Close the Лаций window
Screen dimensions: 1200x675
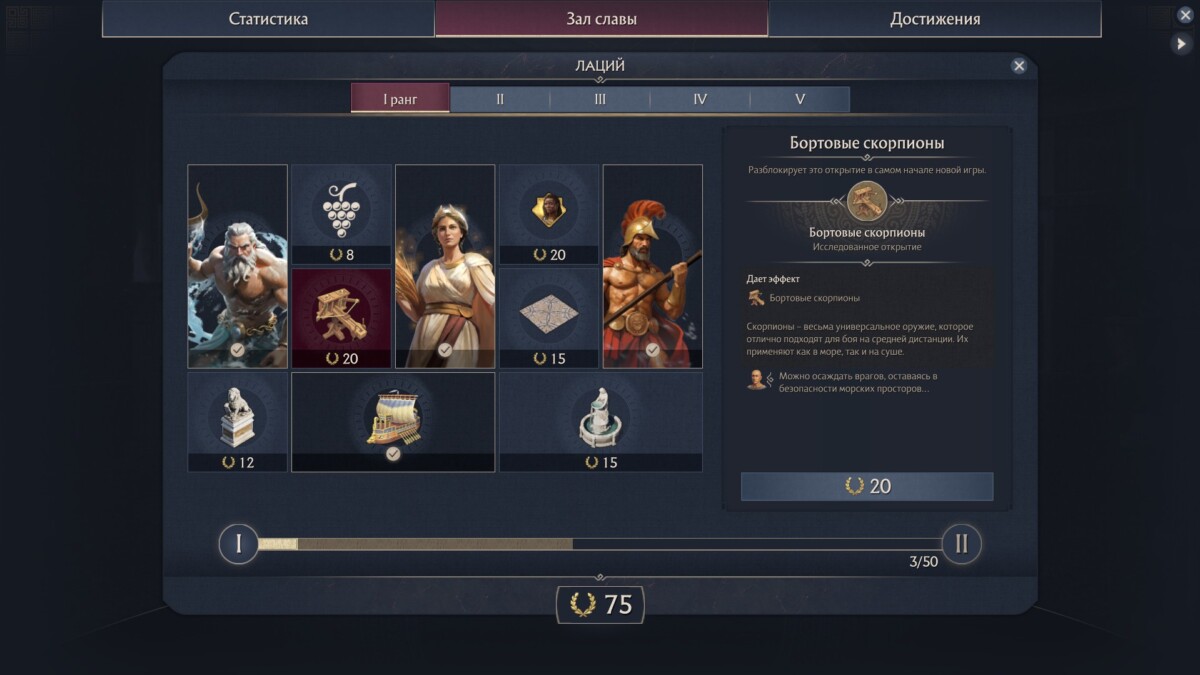click(1019, 66)
